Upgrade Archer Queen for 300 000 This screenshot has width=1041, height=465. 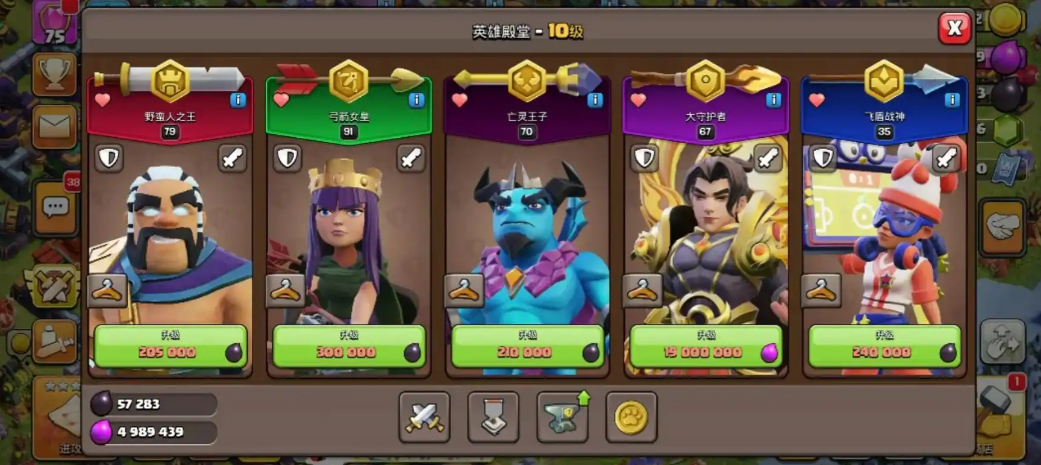(x=349, y=347)
